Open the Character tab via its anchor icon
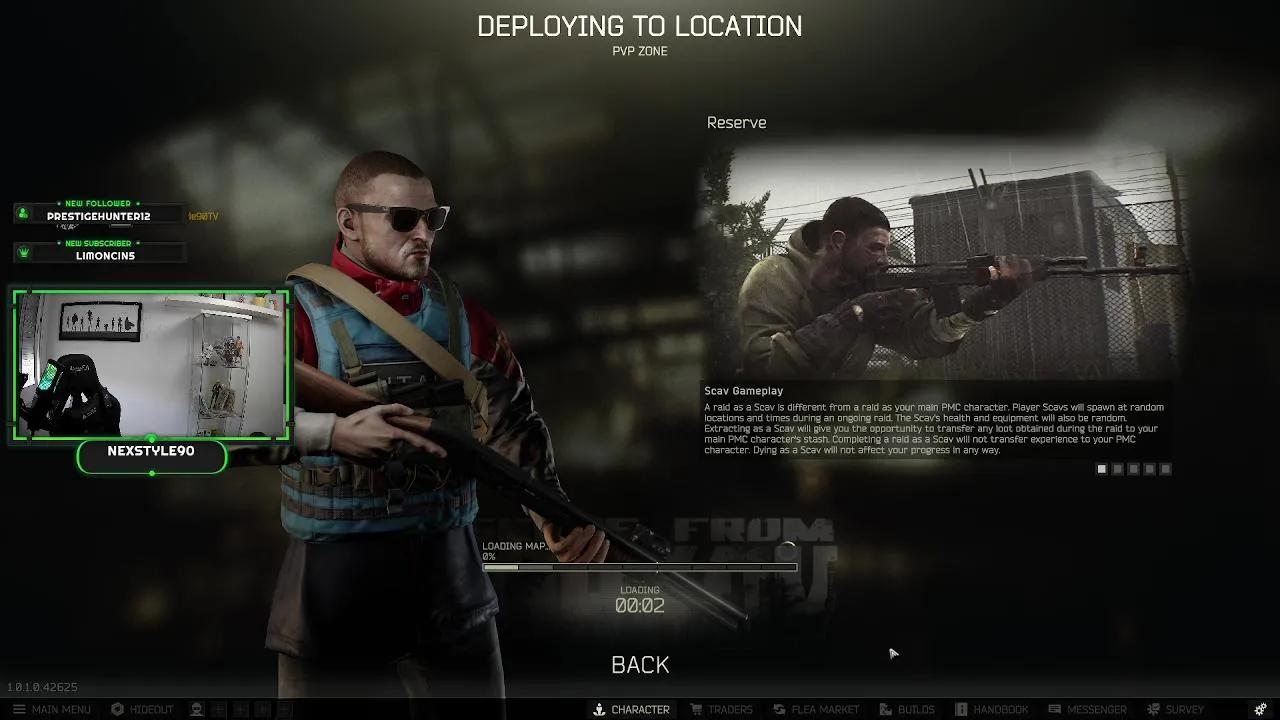The width and height of the screenshot is (1280, 720). (x=598, y=709)
